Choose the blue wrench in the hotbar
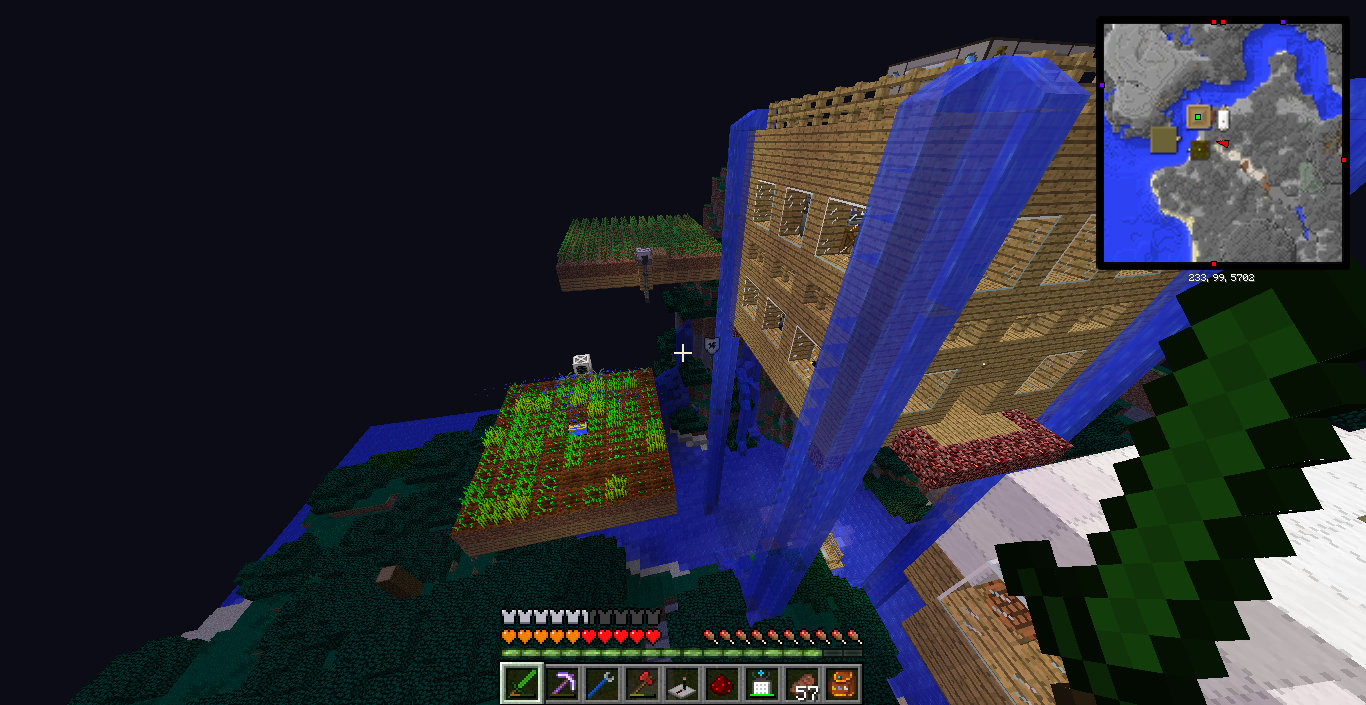 tap(602, 684)
